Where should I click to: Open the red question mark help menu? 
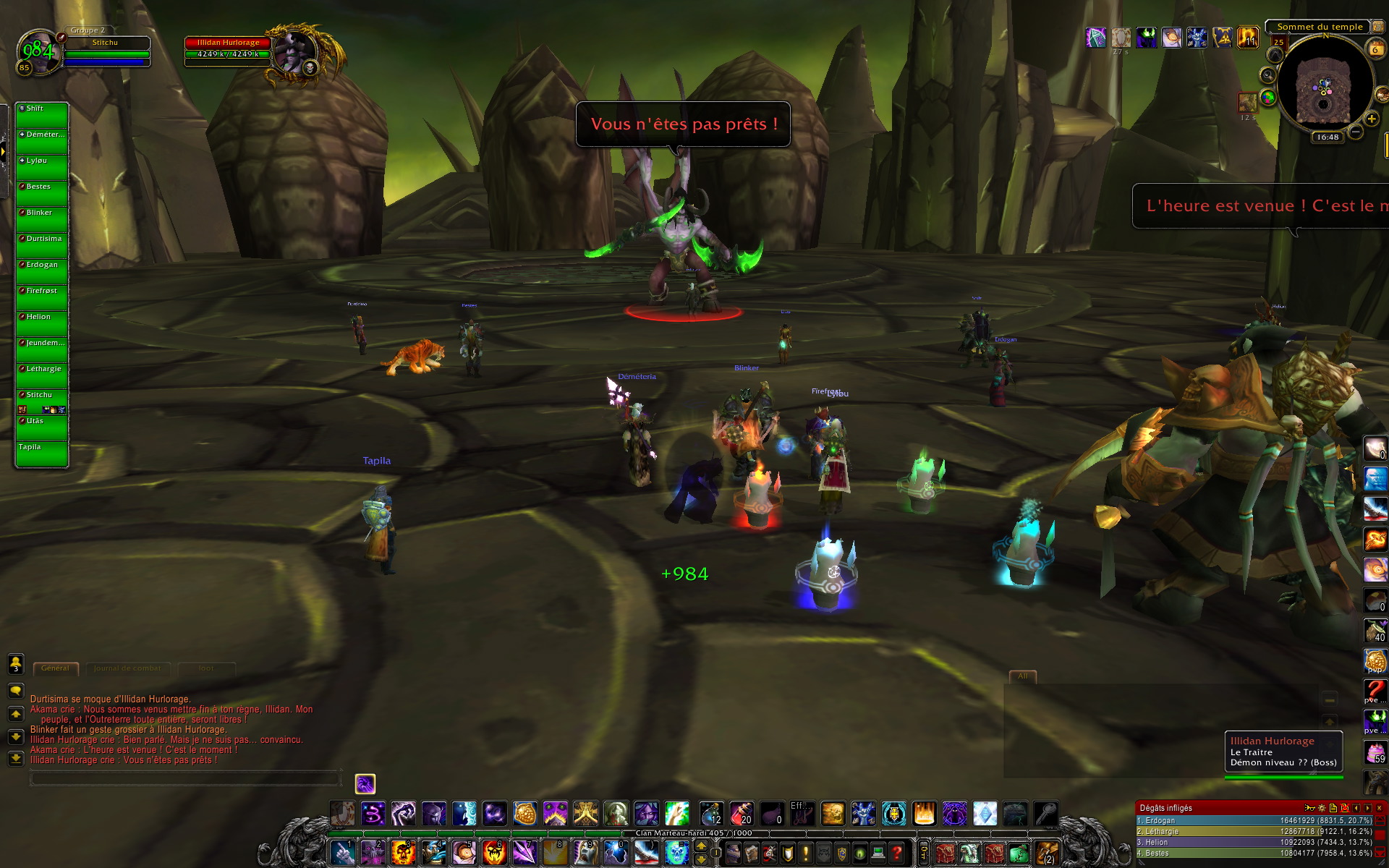coord(897,854)
